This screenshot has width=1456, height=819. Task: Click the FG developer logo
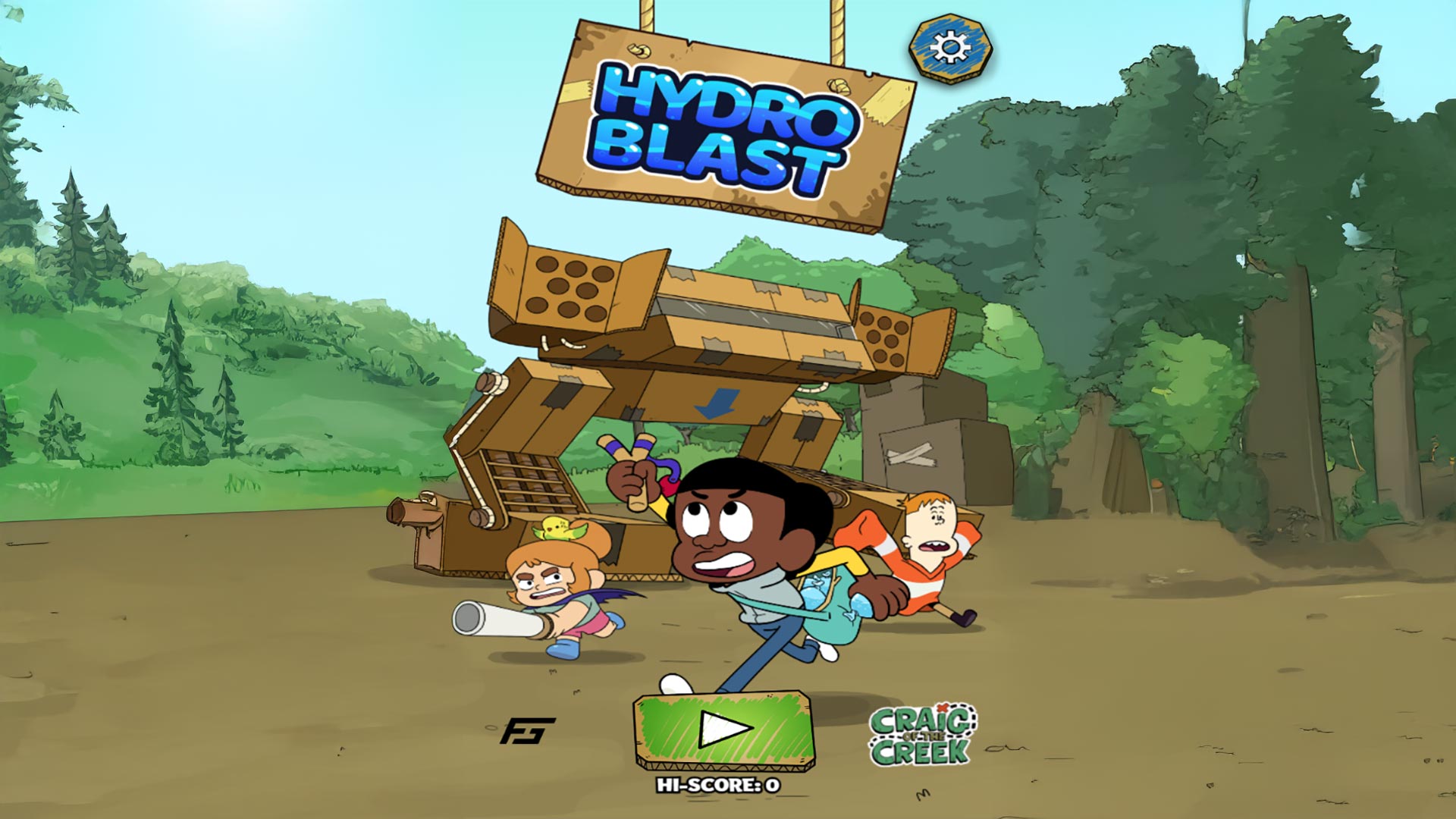pos(528,731)
